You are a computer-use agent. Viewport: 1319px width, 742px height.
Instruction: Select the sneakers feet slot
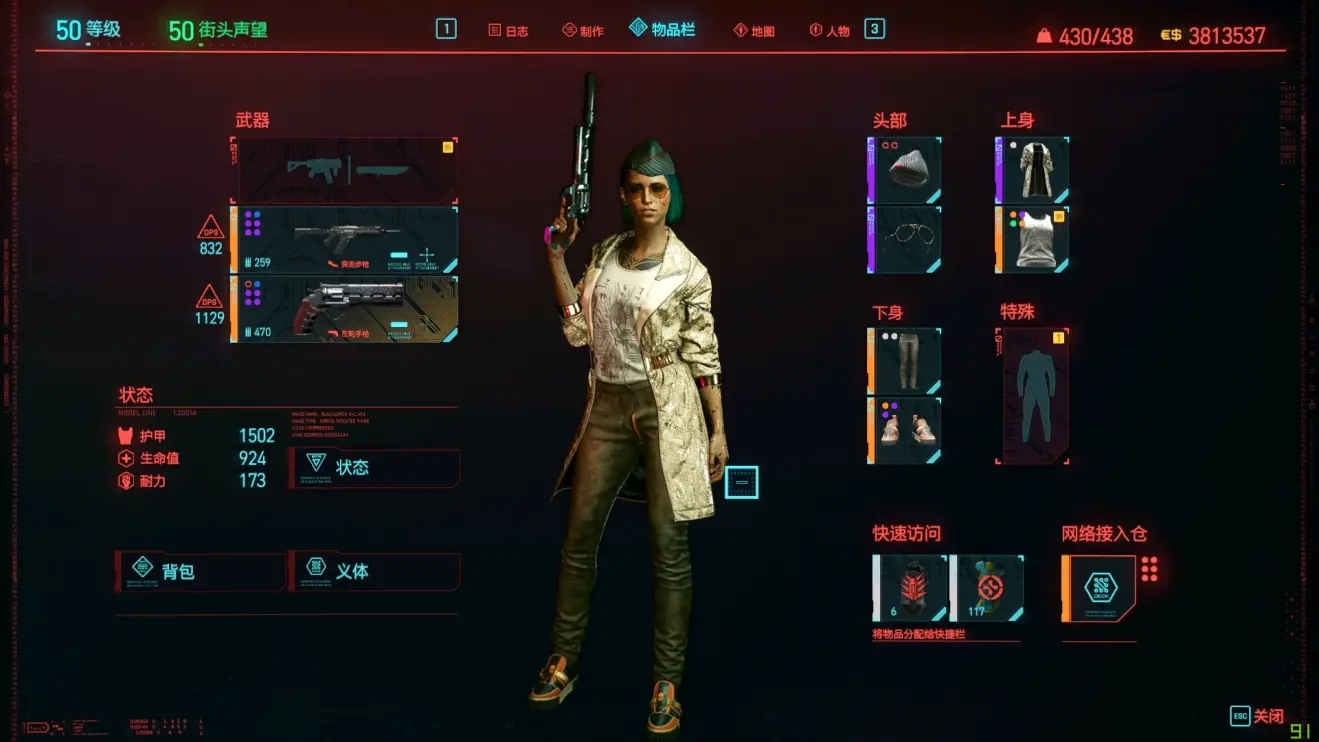[904, 430]
